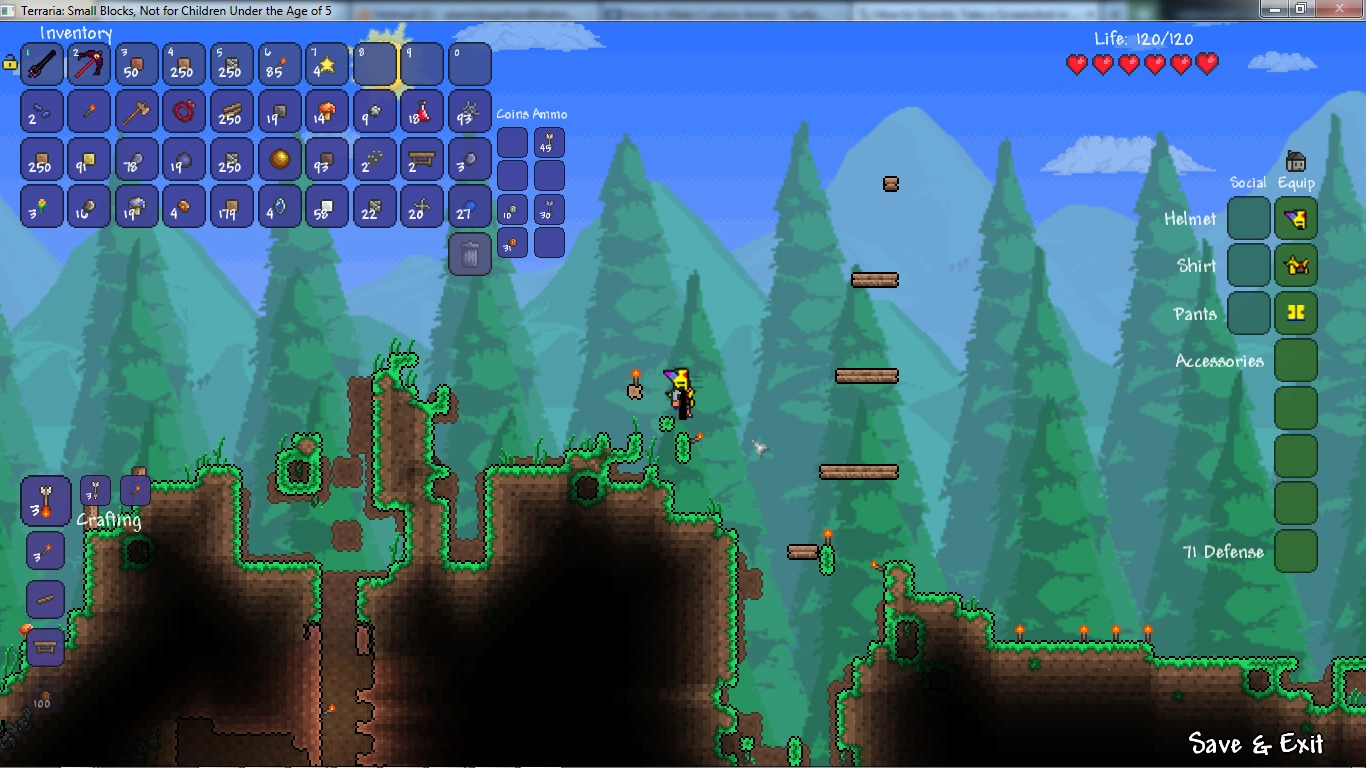Select the equipped gold greaves pants slot
The width and height of the screenshot is (1366, 768).
coord(1296,313)
